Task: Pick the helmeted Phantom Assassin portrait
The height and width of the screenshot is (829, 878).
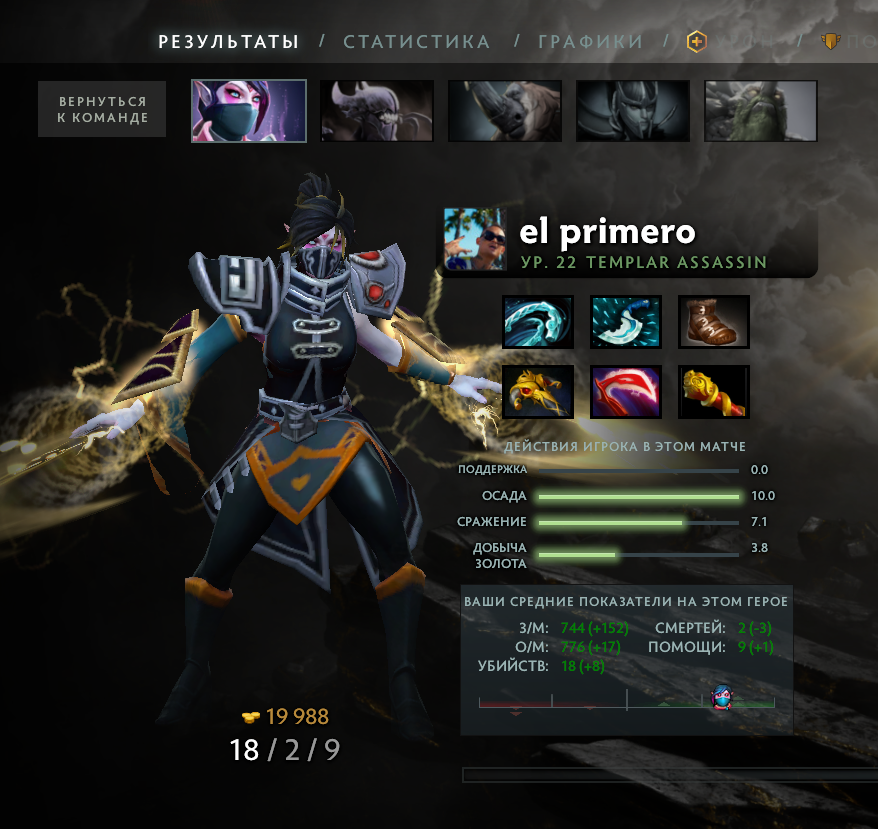Action: [x=633, y=111]
